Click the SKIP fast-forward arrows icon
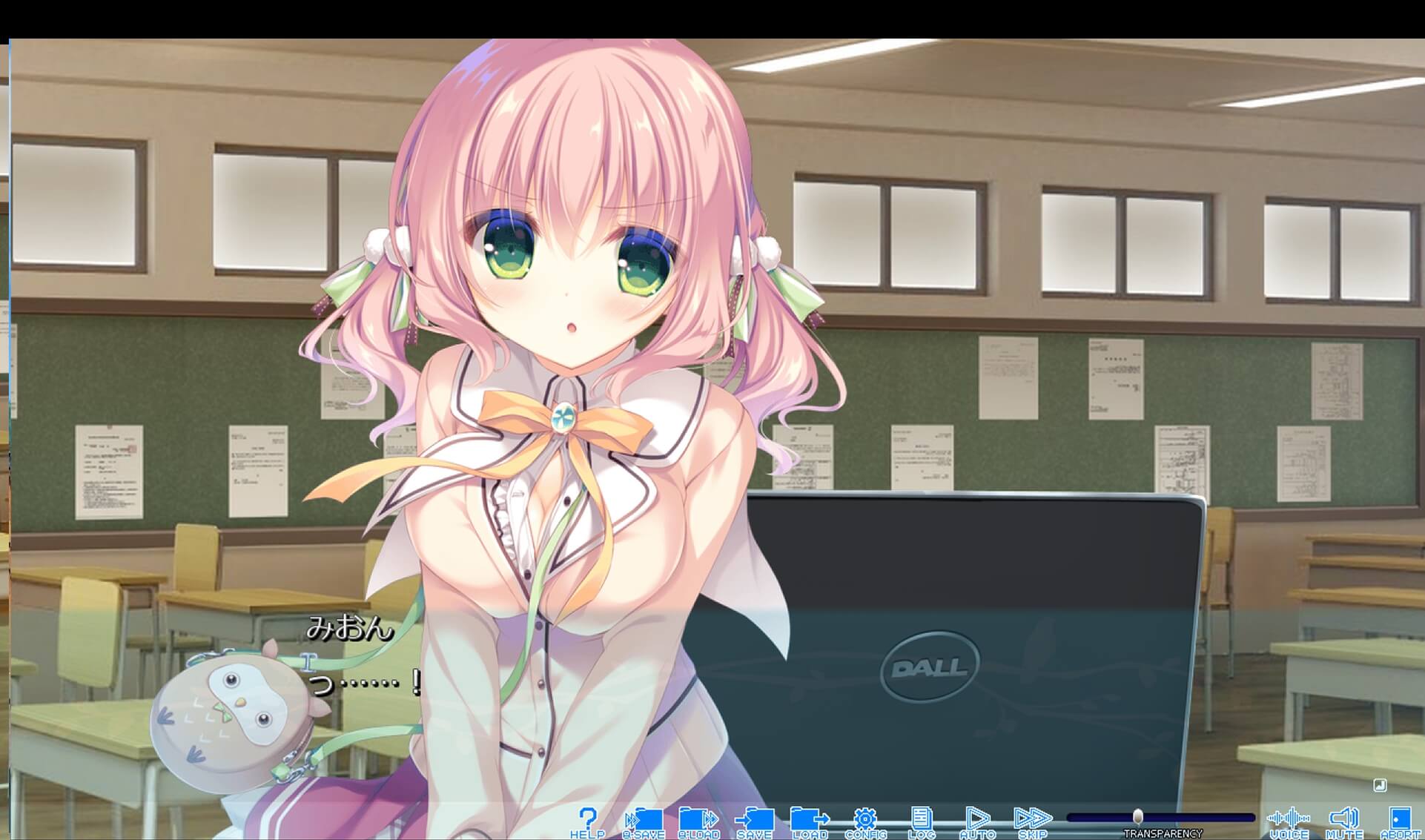This screenshot has height=840, width=1425. [x=1034, y=817]
